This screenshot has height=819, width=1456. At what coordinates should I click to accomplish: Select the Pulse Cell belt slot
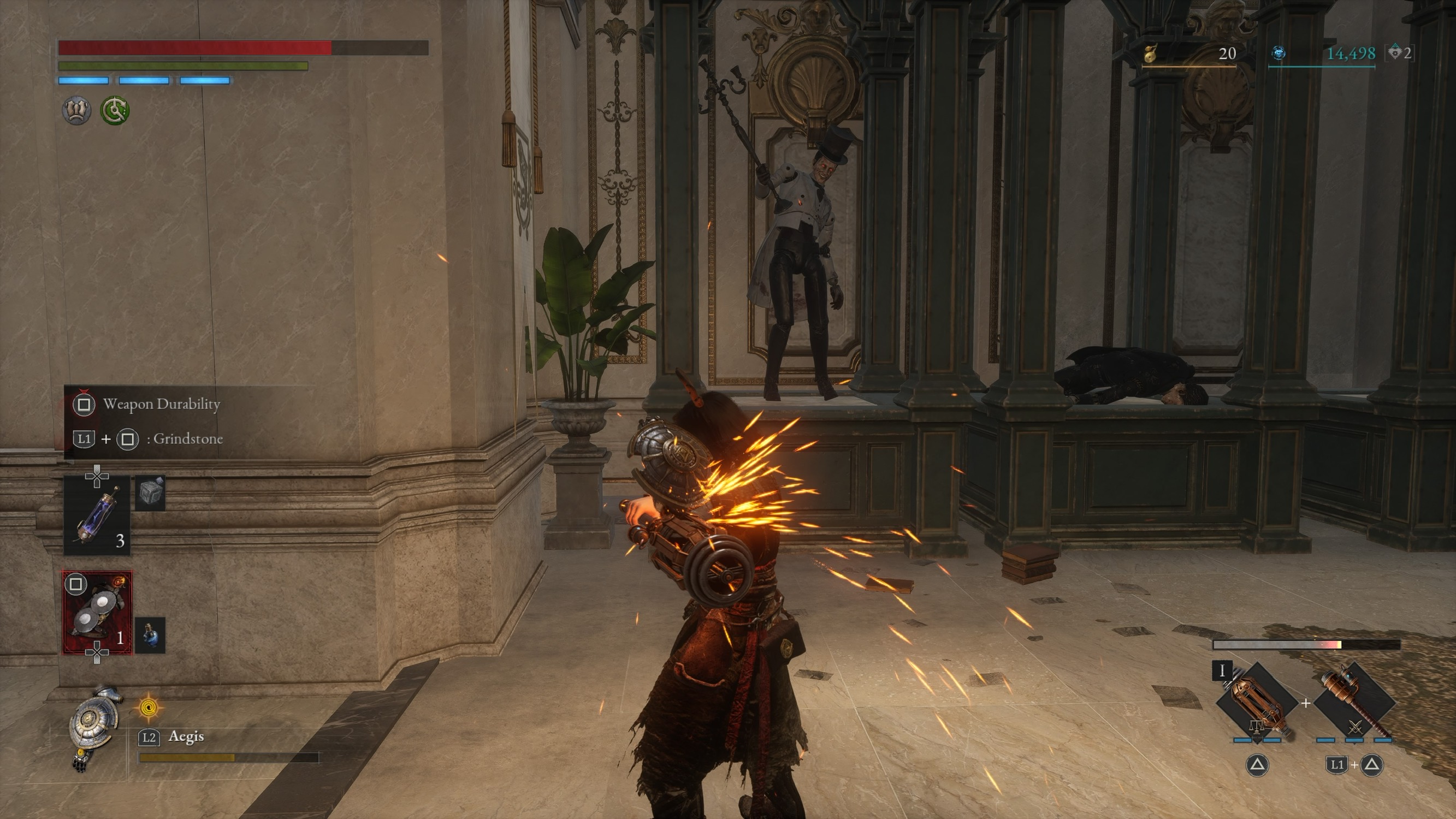click(97, 515)
